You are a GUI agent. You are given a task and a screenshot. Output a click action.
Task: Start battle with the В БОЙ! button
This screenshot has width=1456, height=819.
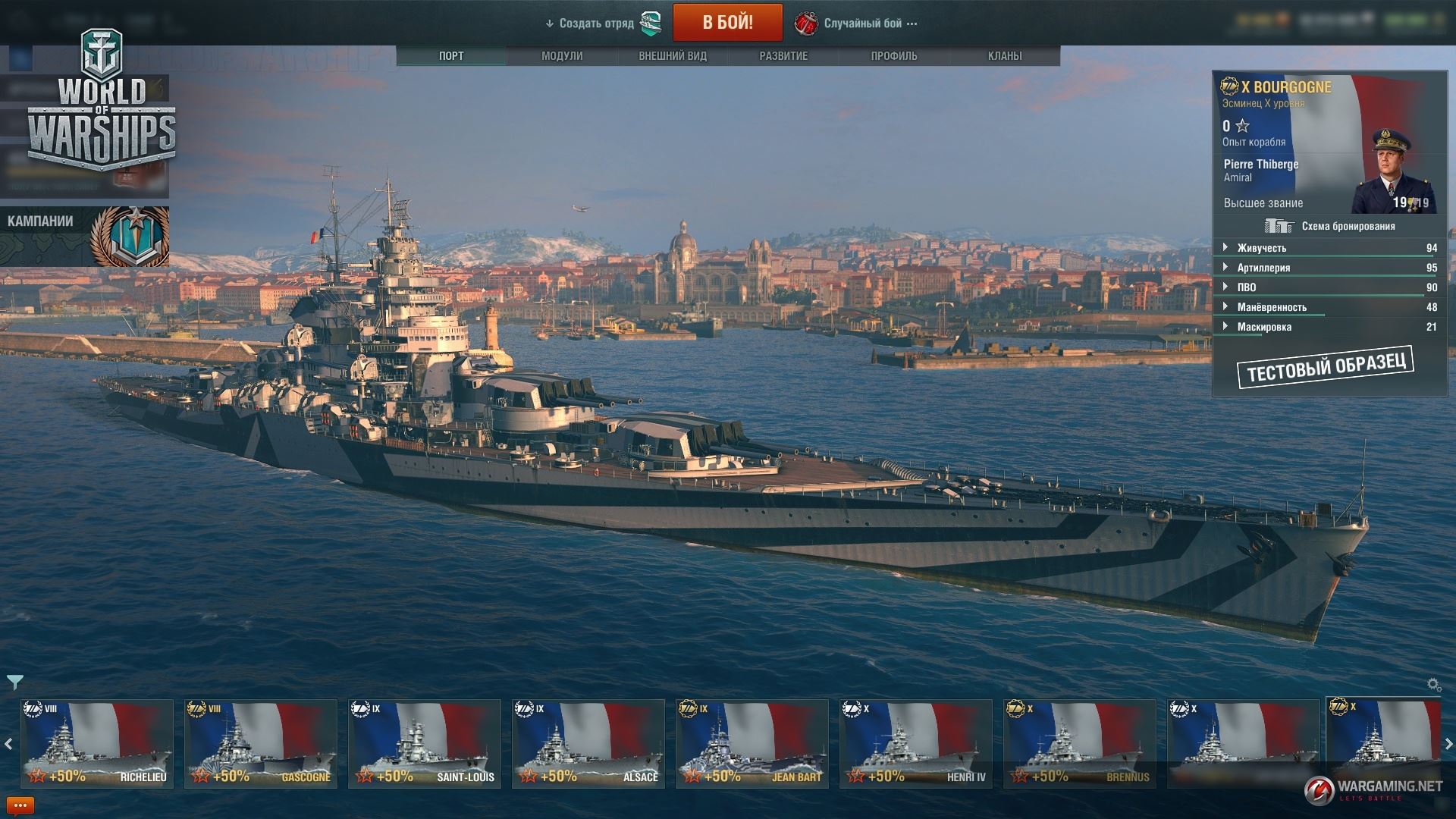[x=727, y=23]
